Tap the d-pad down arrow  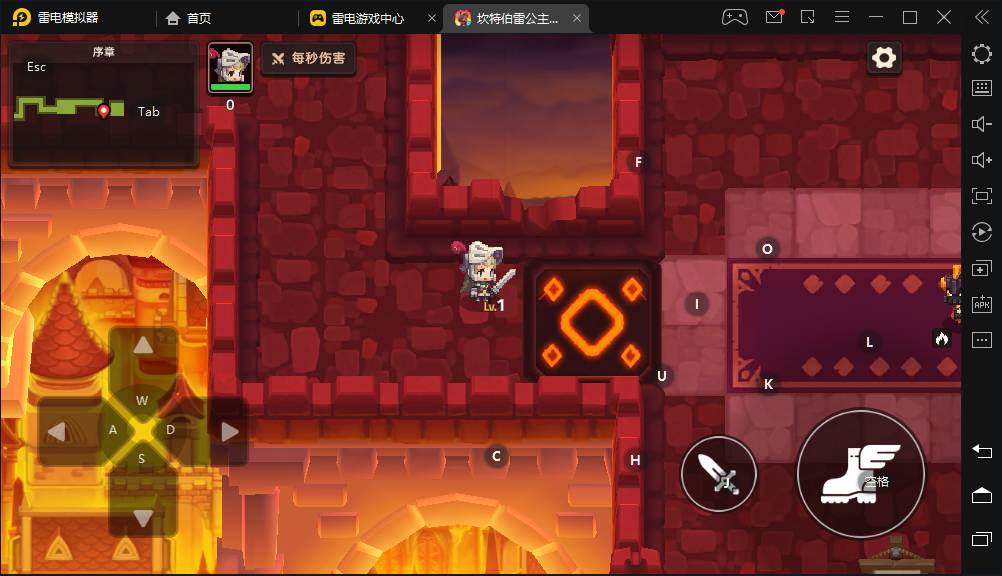coord(143,517)
